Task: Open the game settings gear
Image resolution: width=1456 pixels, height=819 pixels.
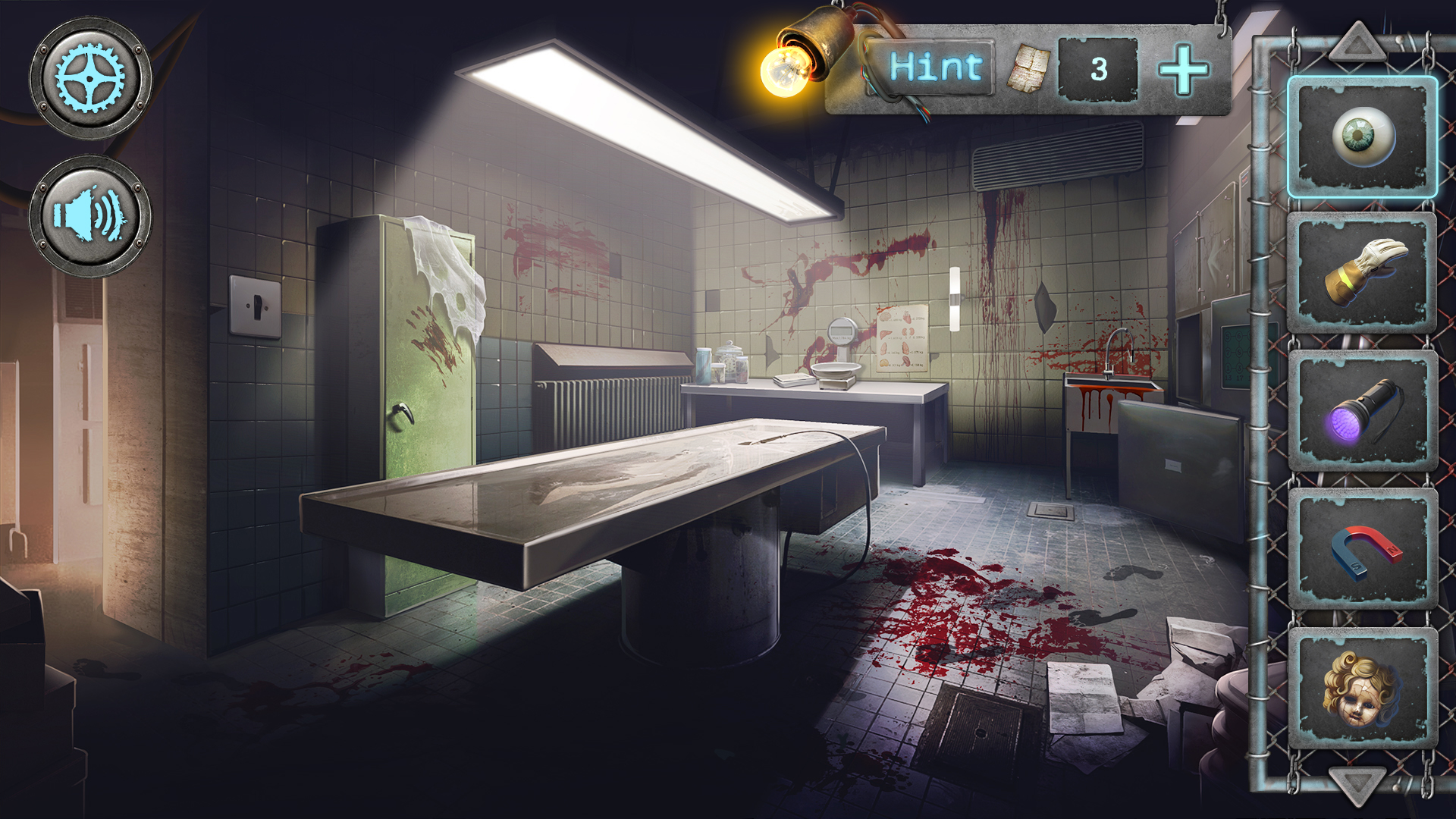Action: coord(89,76)
